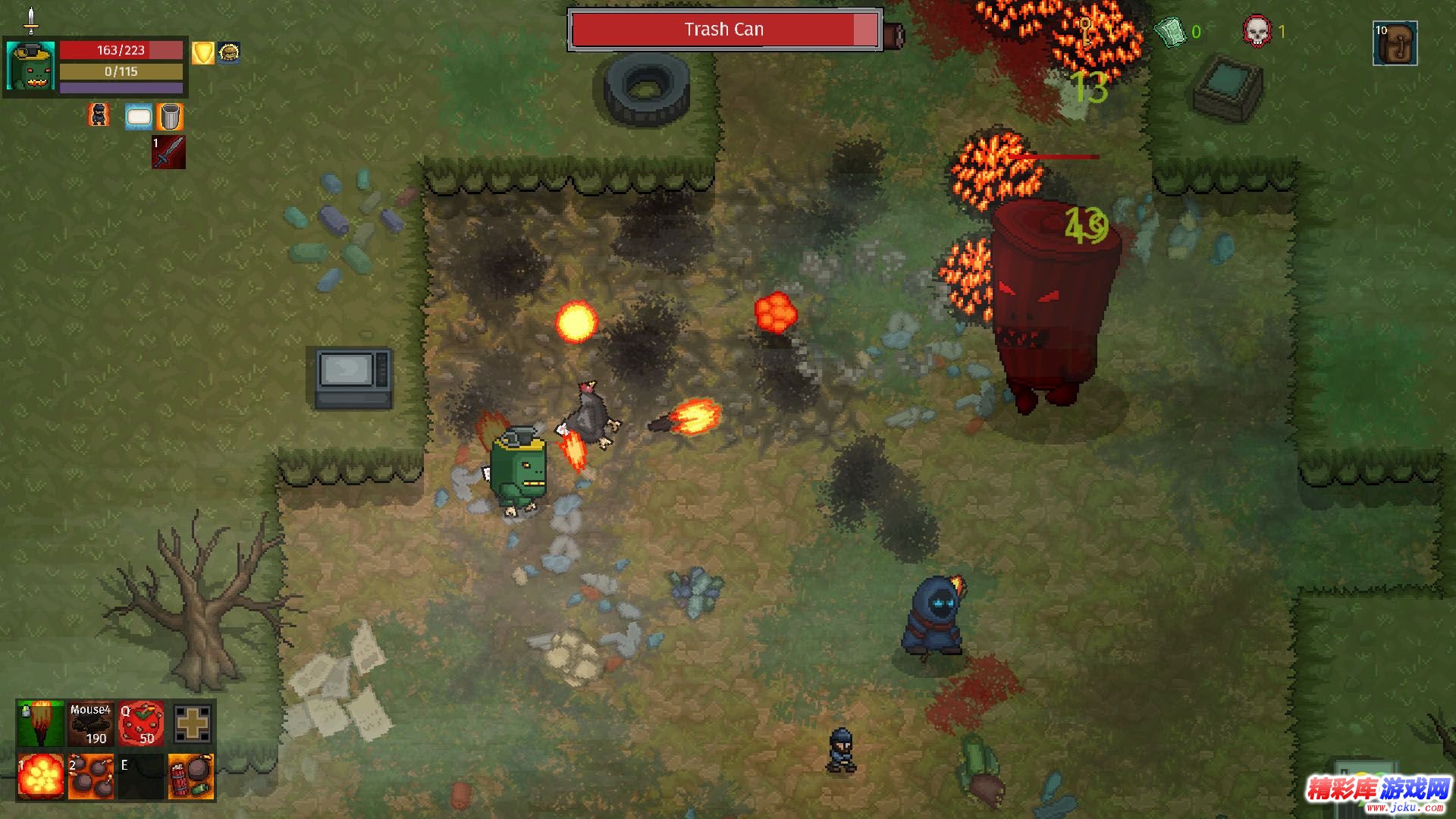1456x819 pixels.
Task: Click the golden cross ability slot
Action: [x=192, y=723]
